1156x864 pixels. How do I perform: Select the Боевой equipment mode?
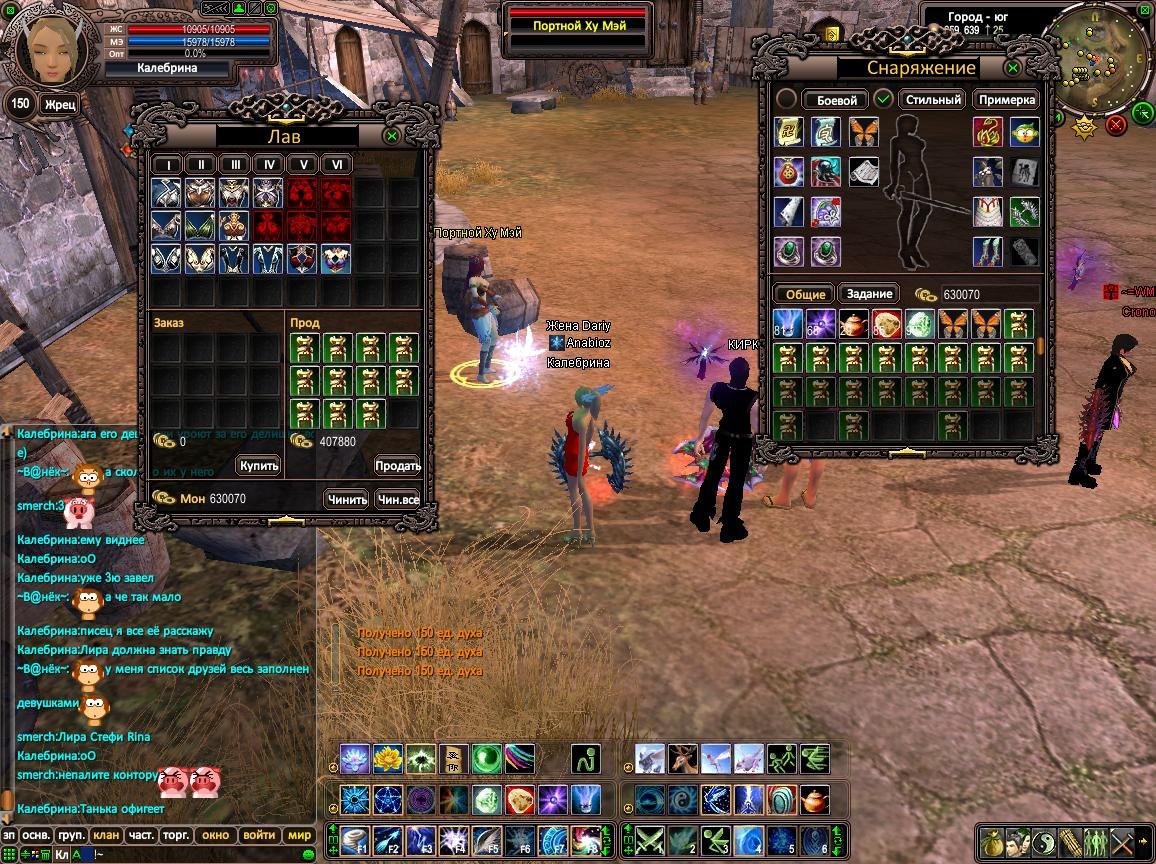tap(836, 100)
